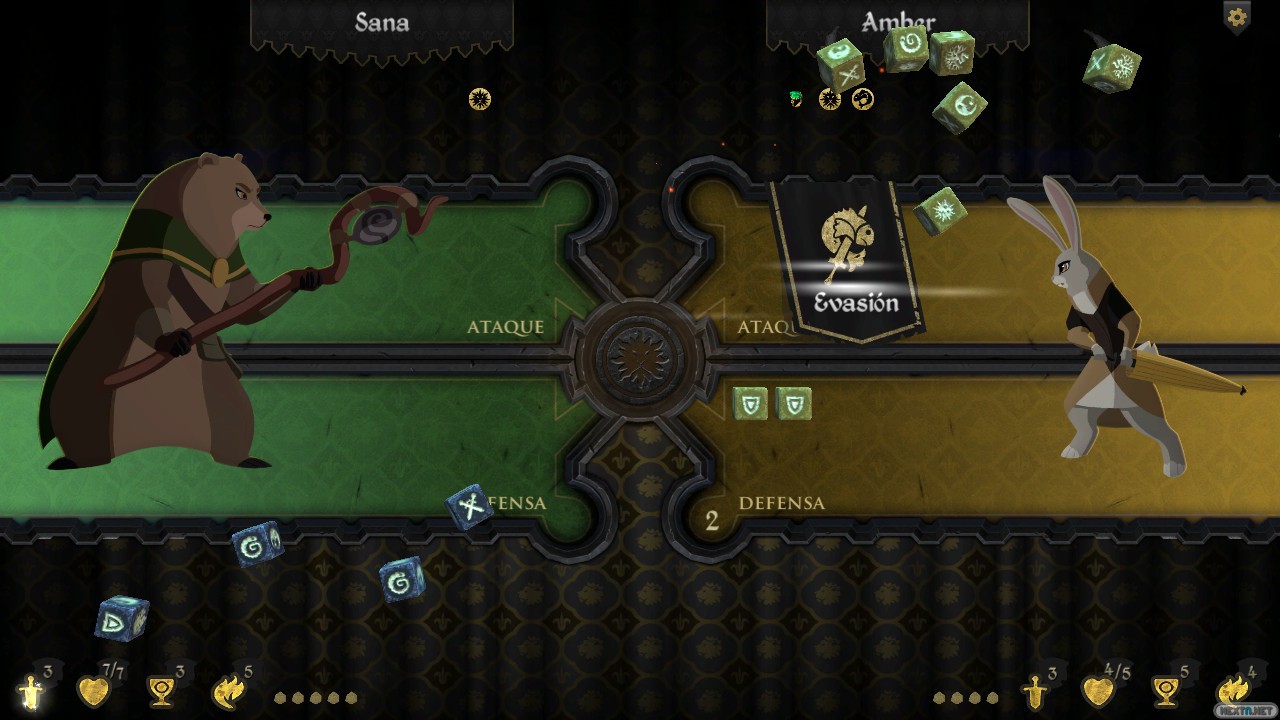Click Sana's flame spirit icon
Viewport: 1280px width, 720px height.
point(228,690)
